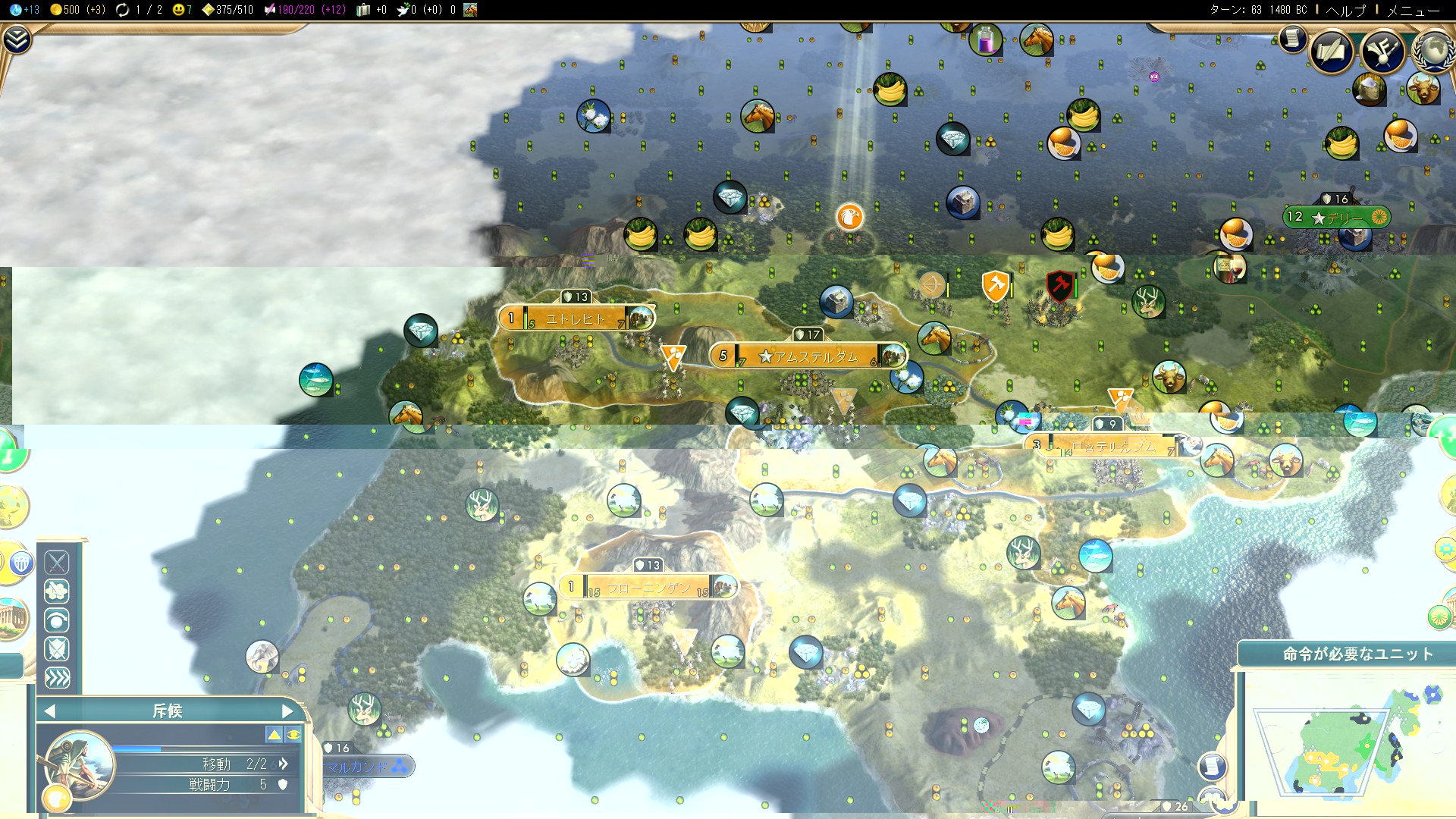Open the フローニンゲン city banner
The image size is (1456, 819).
pyautogui.click(x=648, y=588)
